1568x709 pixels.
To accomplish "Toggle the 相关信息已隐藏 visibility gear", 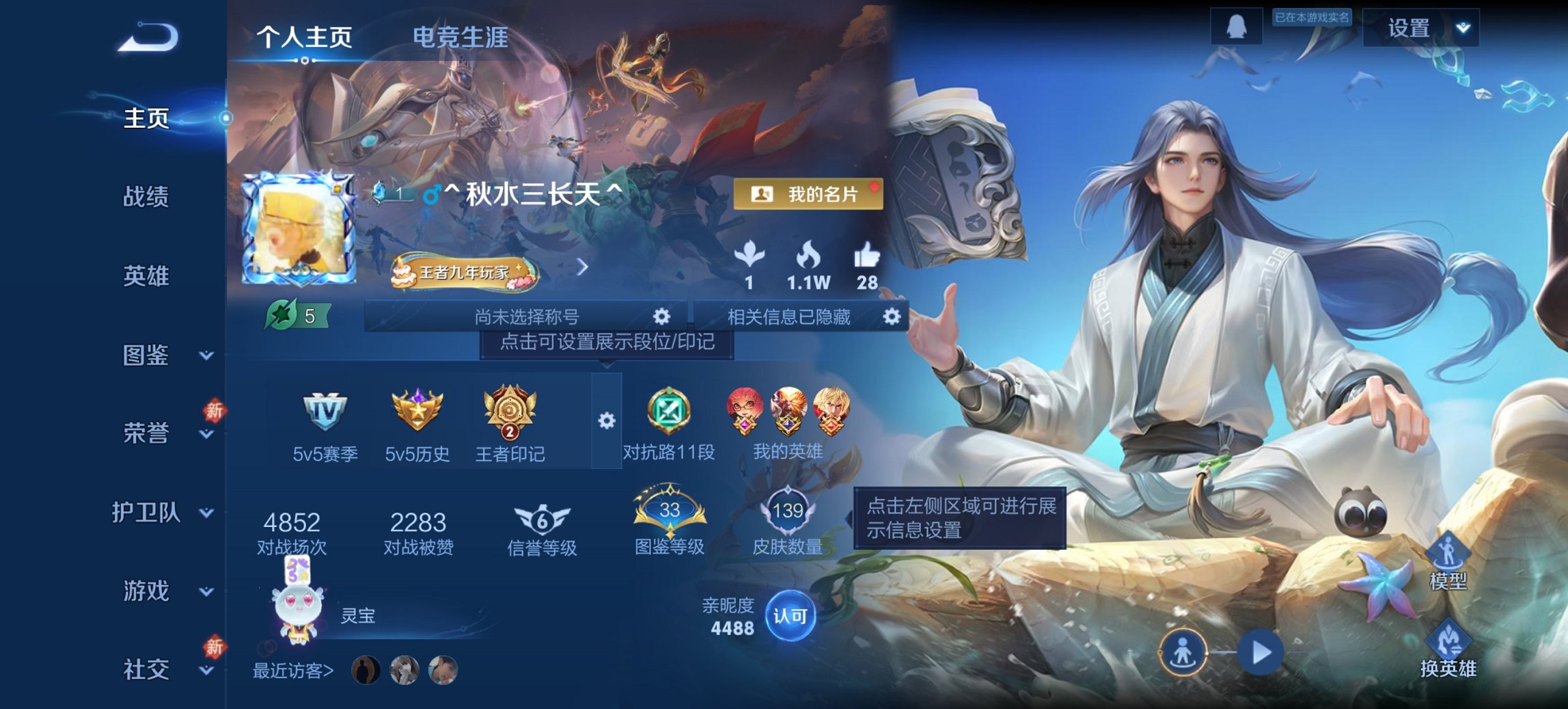I will tap(892, 316).
